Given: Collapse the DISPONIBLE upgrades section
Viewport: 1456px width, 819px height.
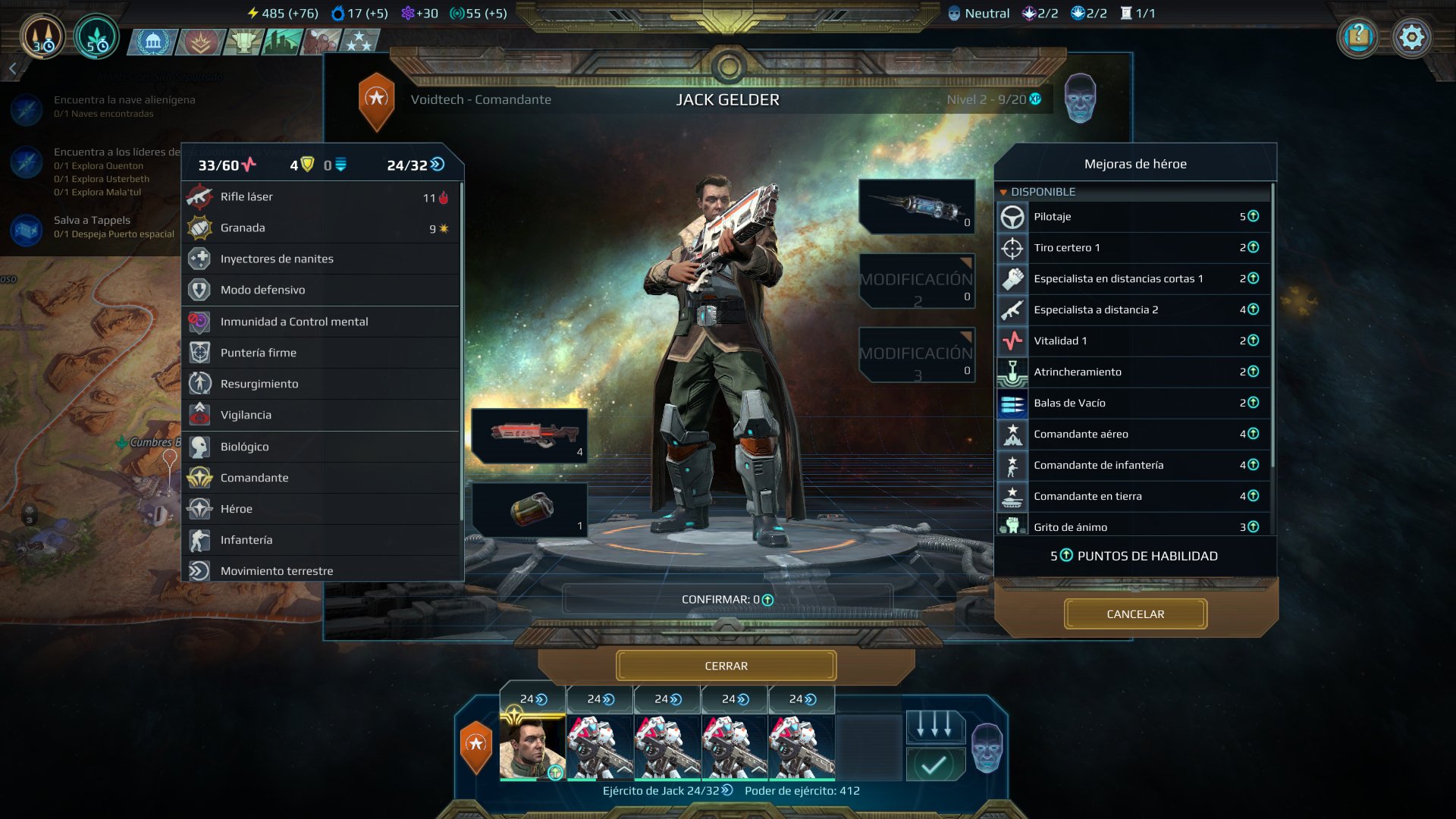Looking at the screenshot, I should coord(1007,192).
